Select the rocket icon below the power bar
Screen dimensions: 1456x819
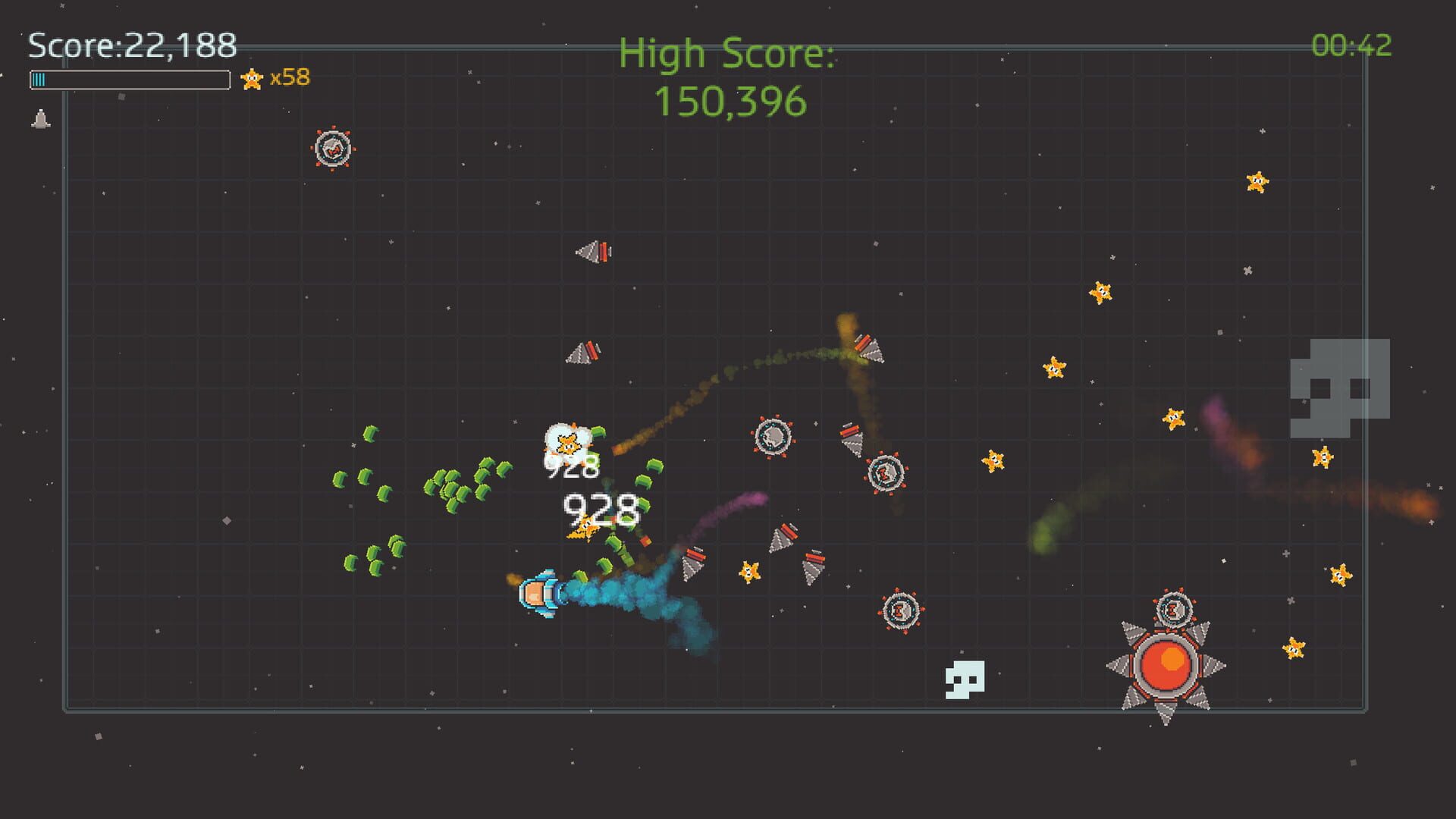pos(40,118)
